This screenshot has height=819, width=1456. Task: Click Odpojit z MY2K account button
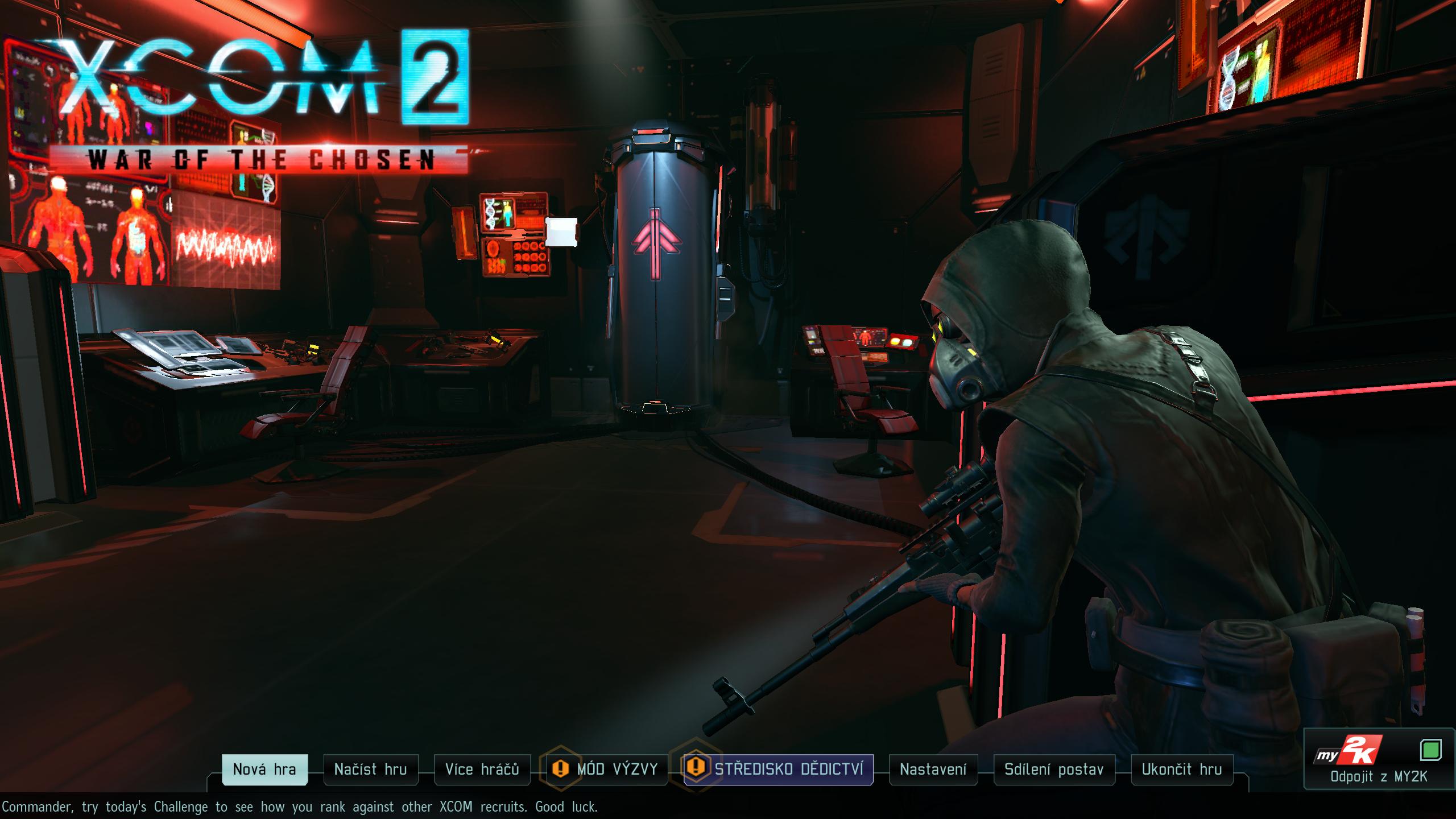coord(1379,777)
